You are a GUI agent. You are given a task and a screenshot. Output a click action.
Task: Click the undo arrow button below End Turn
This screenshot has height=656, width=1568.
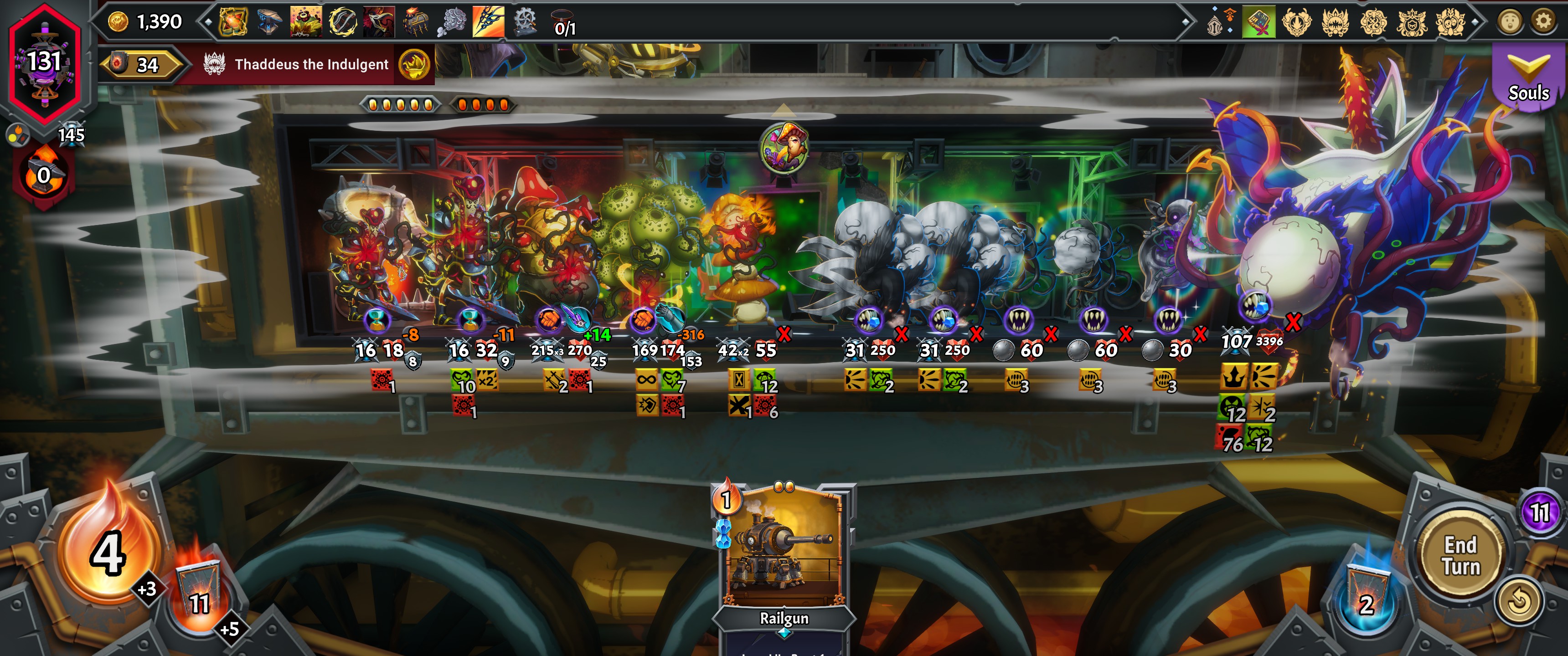(x=1519, y=601)
